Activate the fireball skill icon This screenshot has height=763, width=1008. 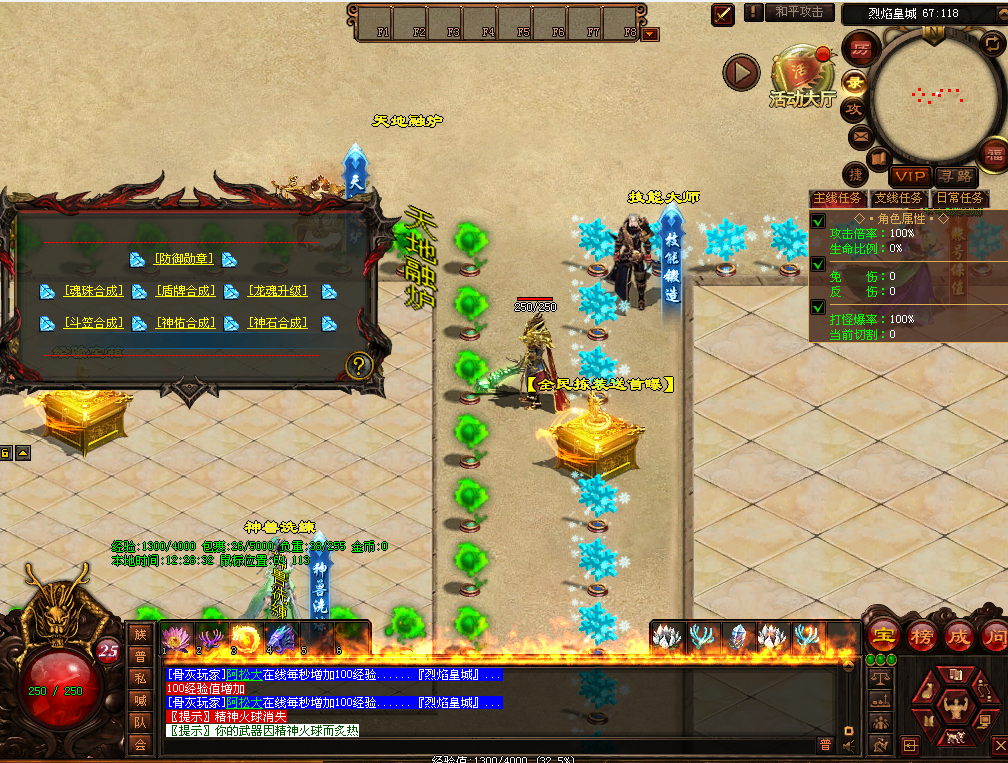point(245,637)
